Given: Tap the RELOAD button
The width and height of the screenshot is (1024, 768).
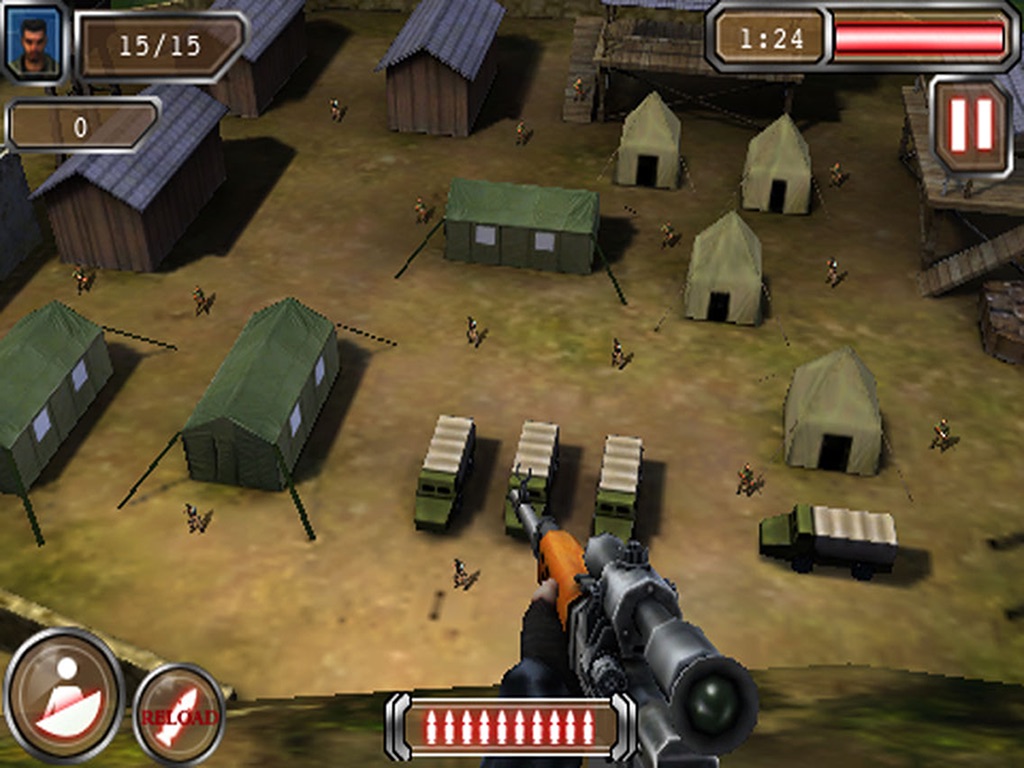Looking at the screenshot, I should 179,714.
